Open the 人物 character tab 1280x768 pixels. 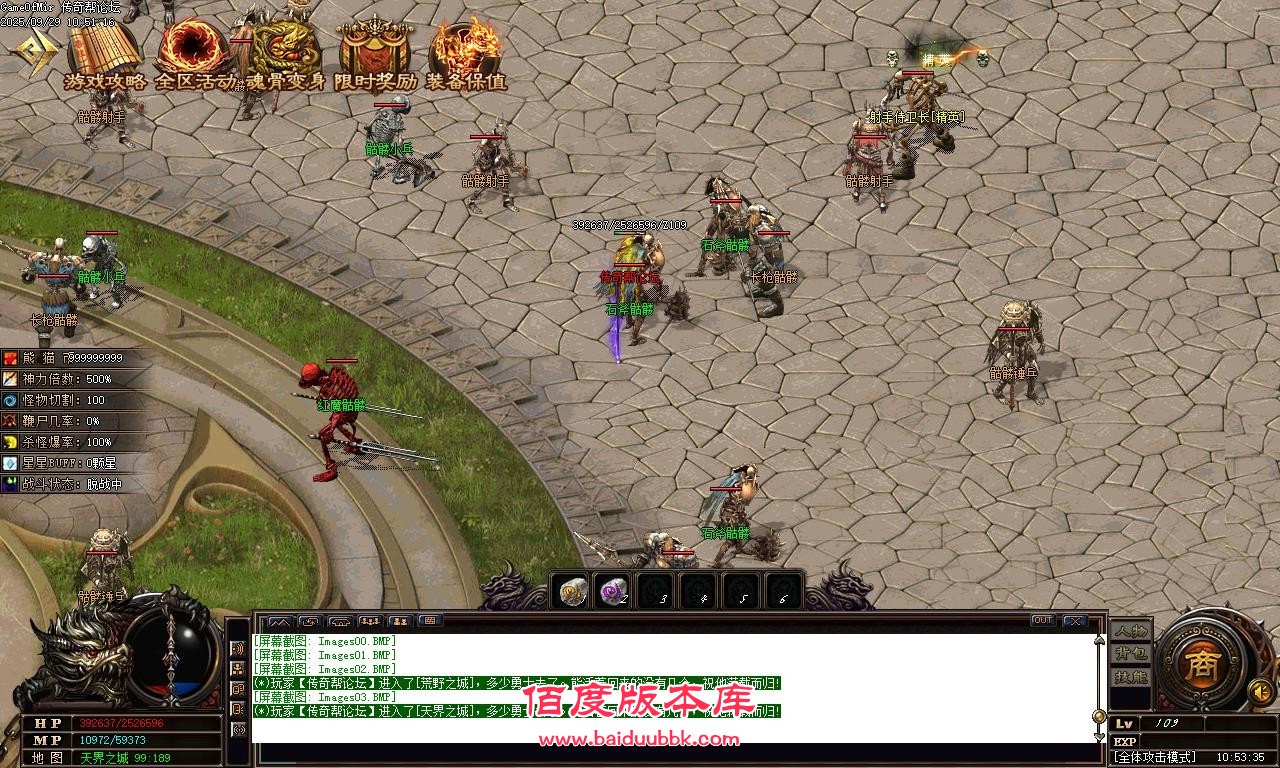point(1131,632)
